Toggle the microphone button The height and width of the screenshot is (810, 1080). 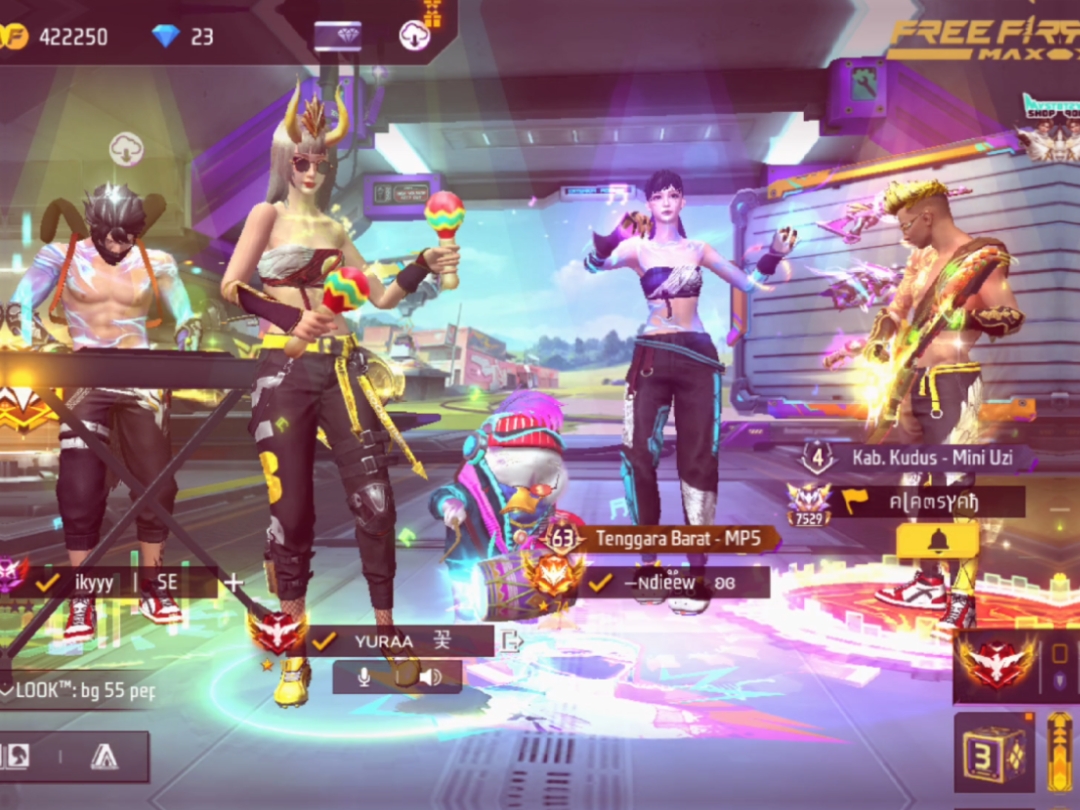(x=364, y=677)
